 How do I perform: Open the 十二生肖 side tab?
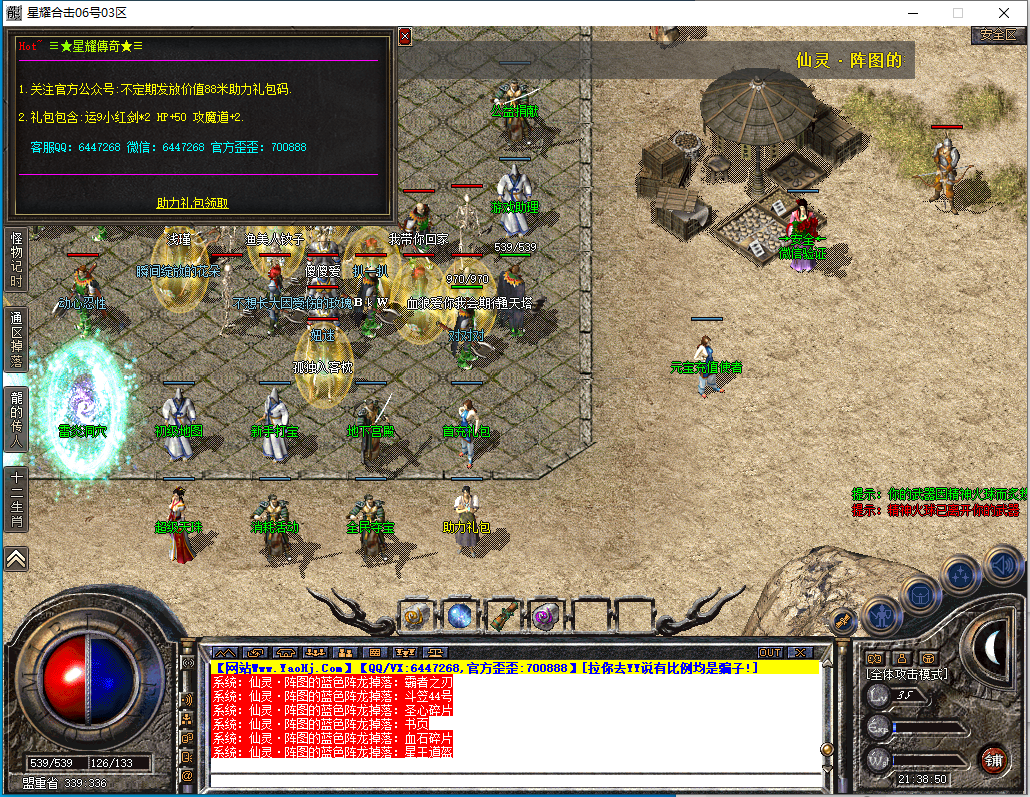coord(16,501)
